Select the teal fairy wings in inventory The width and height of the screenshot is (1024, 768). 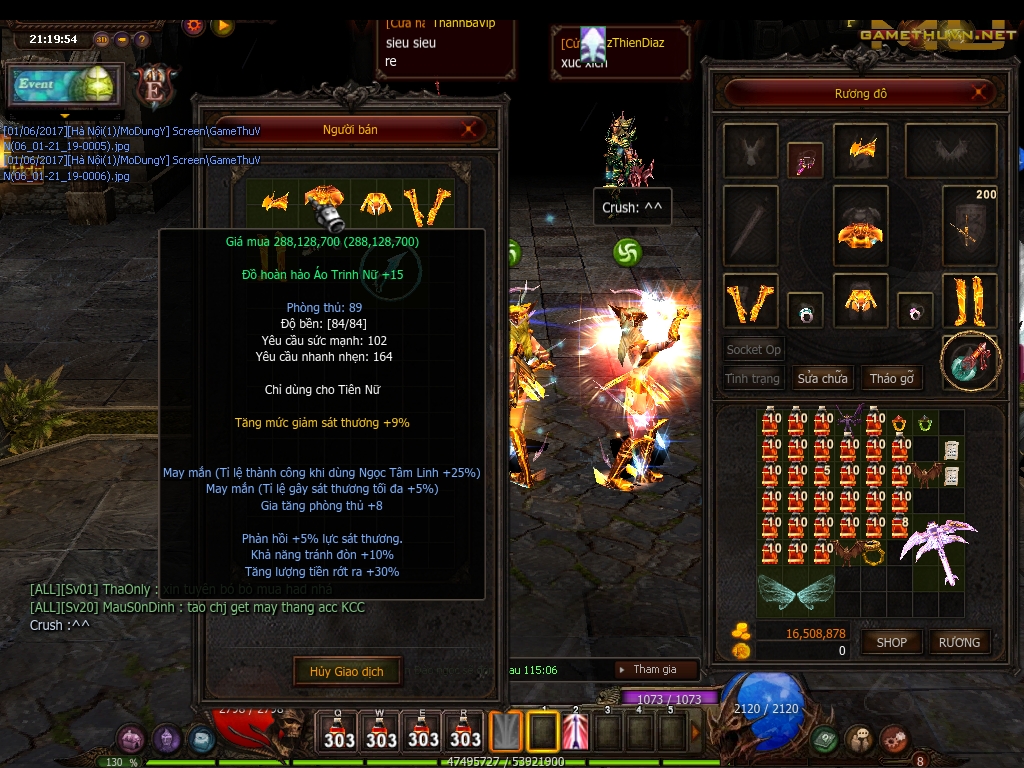(x=796, y=592)
